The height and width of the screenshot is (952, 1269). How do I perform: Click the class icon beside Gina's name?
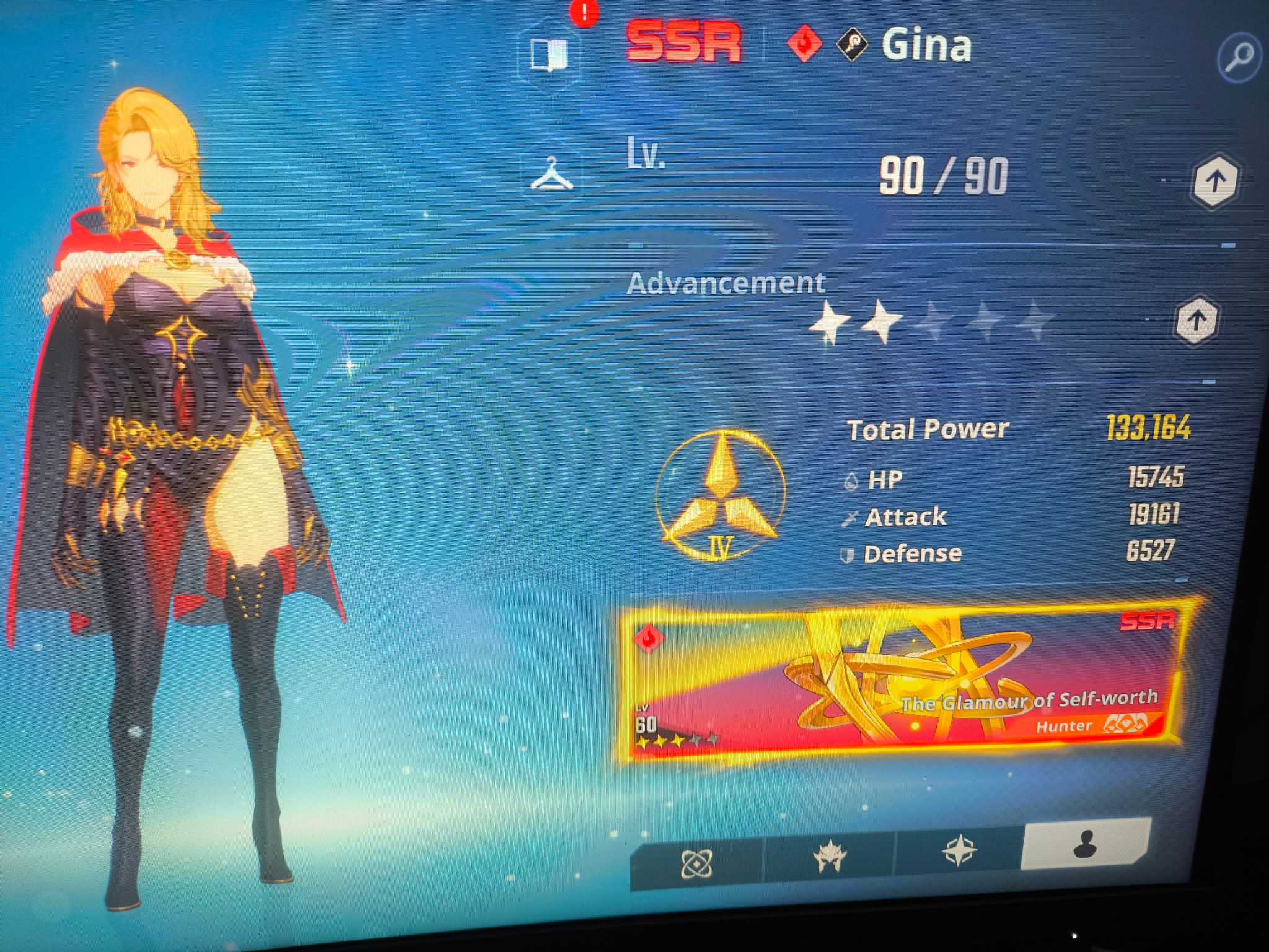click(x=853, y=44)
